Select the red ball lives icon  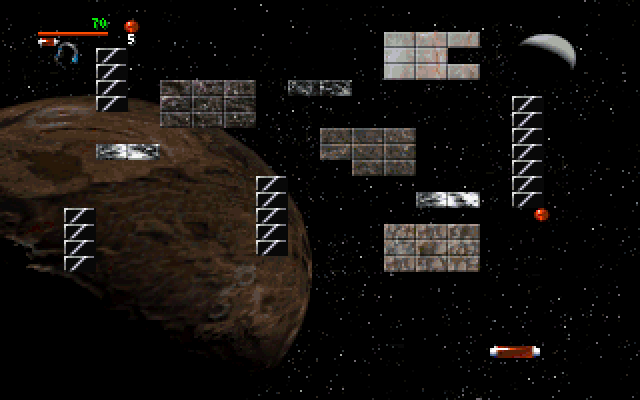click(x=130, y=26)
